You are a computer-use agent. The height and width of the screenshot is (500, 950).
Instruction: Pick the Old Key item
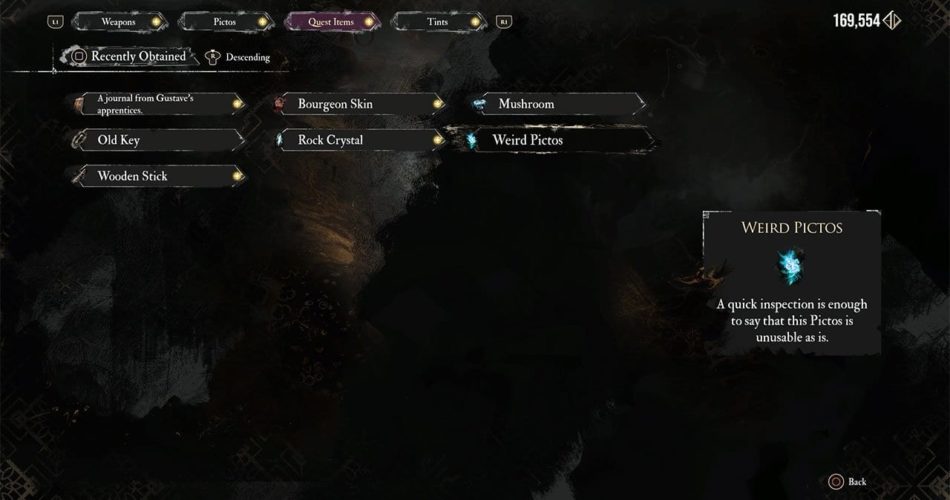tap(158, 140)
